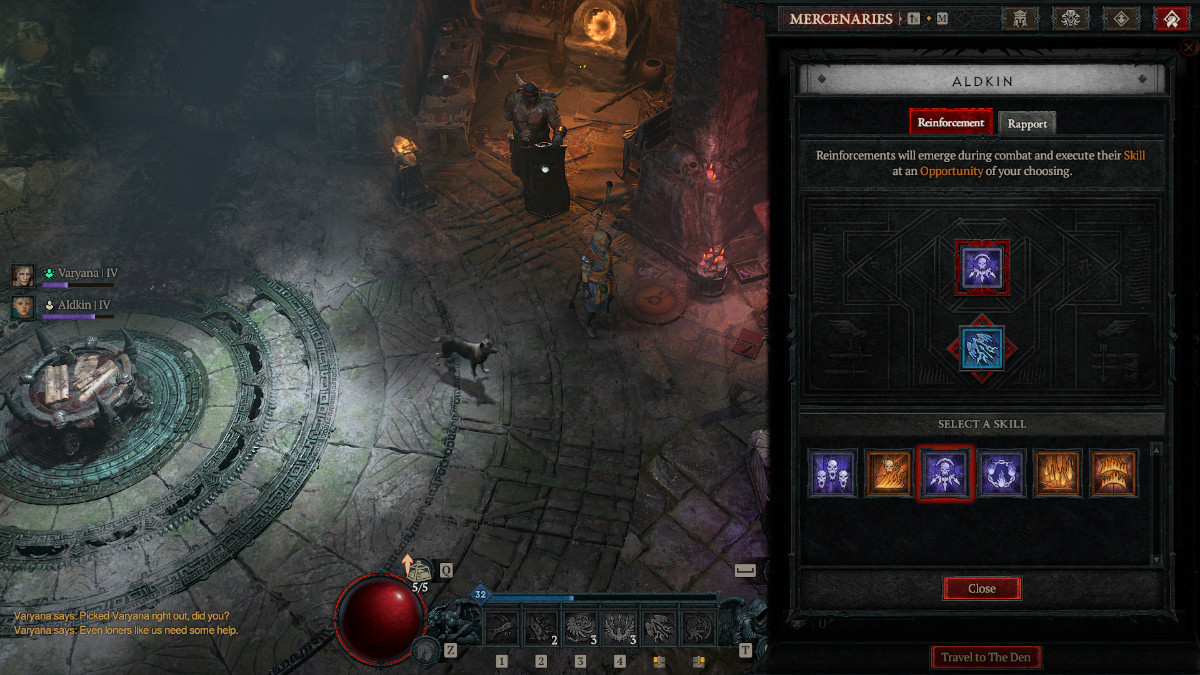Use the healing potion icon

420,571
